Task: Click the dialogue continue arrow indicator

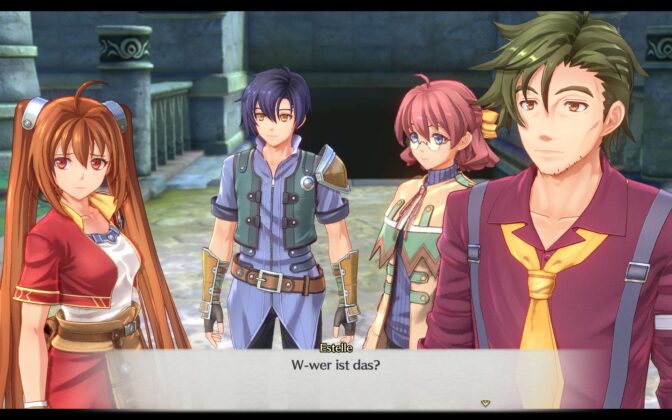Action: click(x=485, y=403)
